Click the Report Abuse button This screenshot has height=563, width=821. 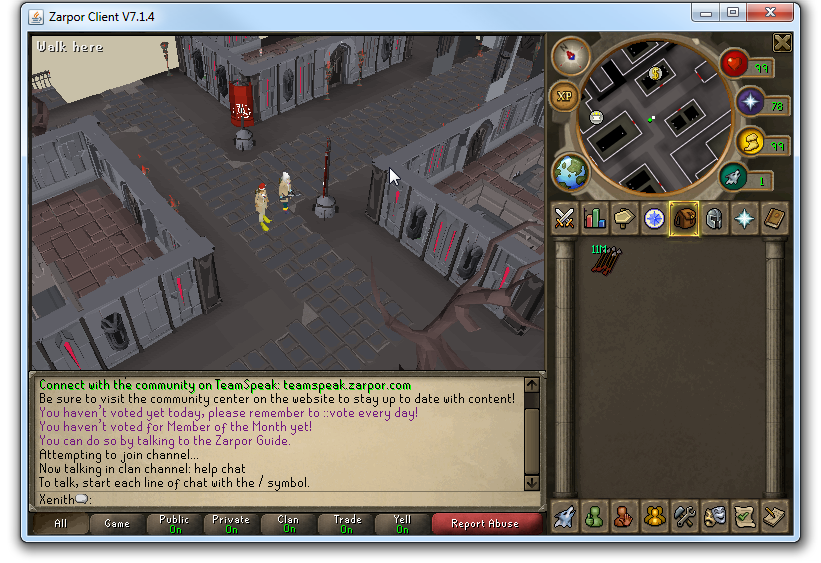485,523
